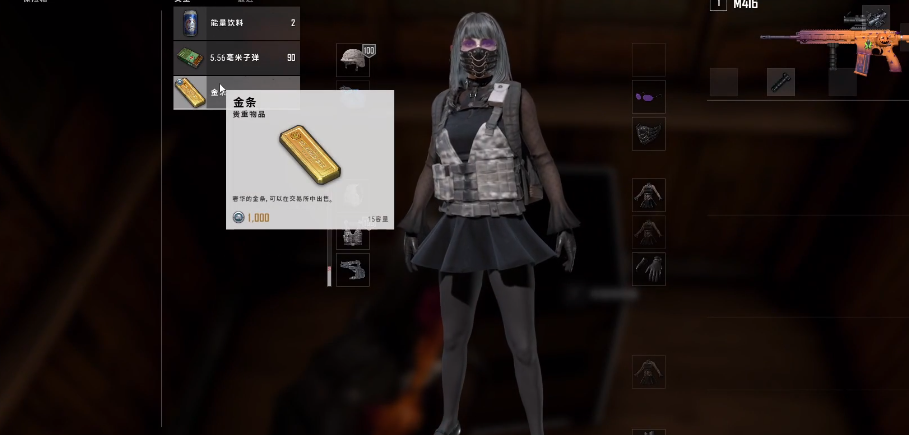Select the equipped helmet slot
The image size is (909, 435).
[x=352, y=60]
